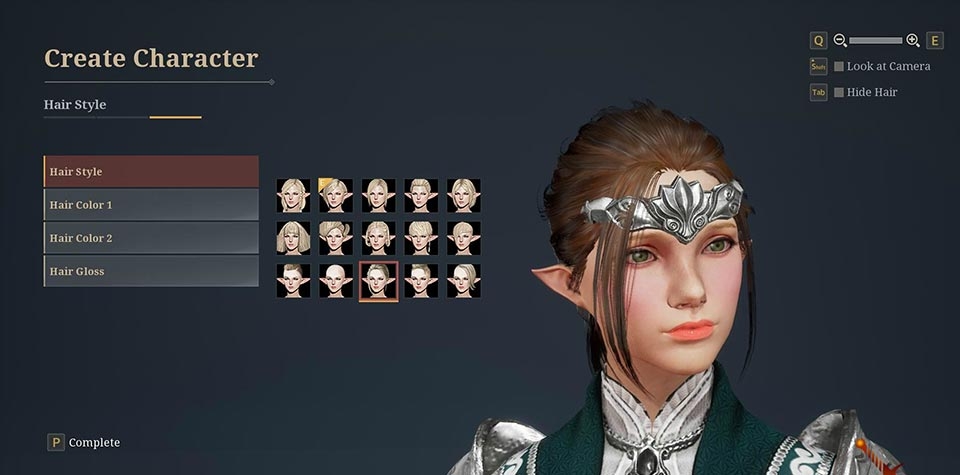Click the zoom-in magnifier icon
The width and height of the screenshot is (960, 475).
(912, 40)
